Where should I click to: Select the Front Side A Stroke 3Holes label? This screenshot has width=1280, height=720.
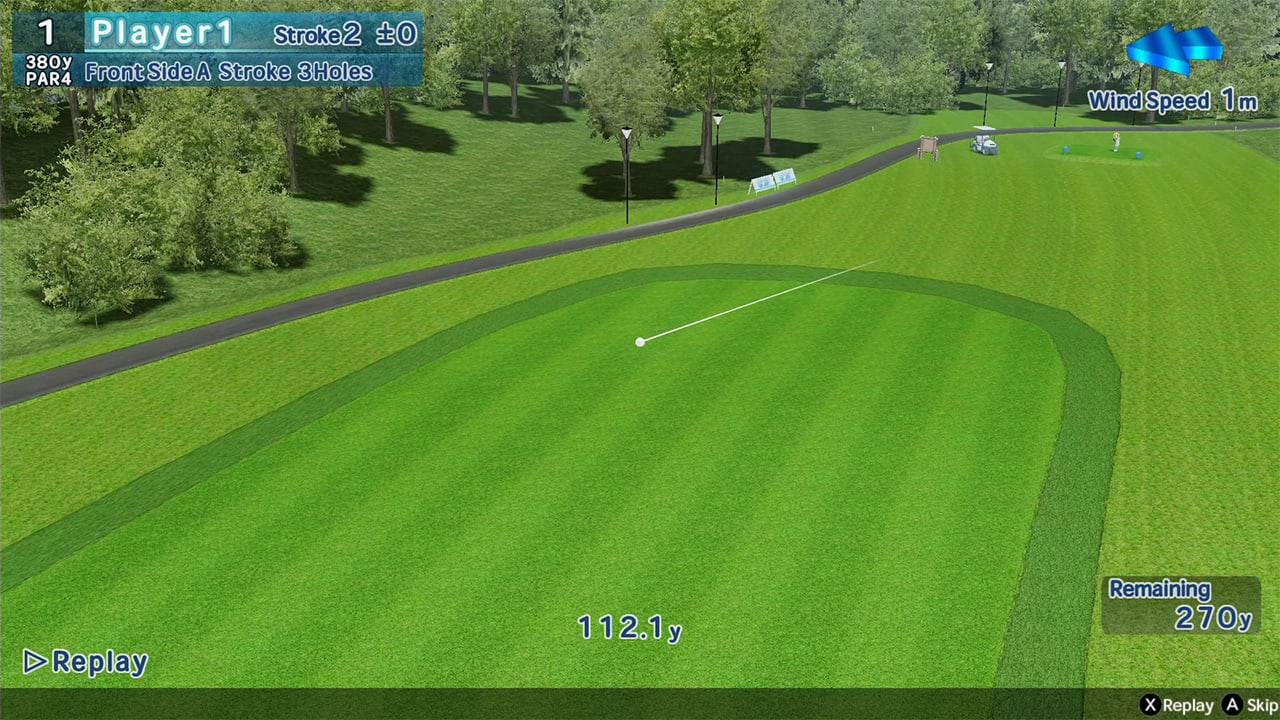tap(230, 72)
